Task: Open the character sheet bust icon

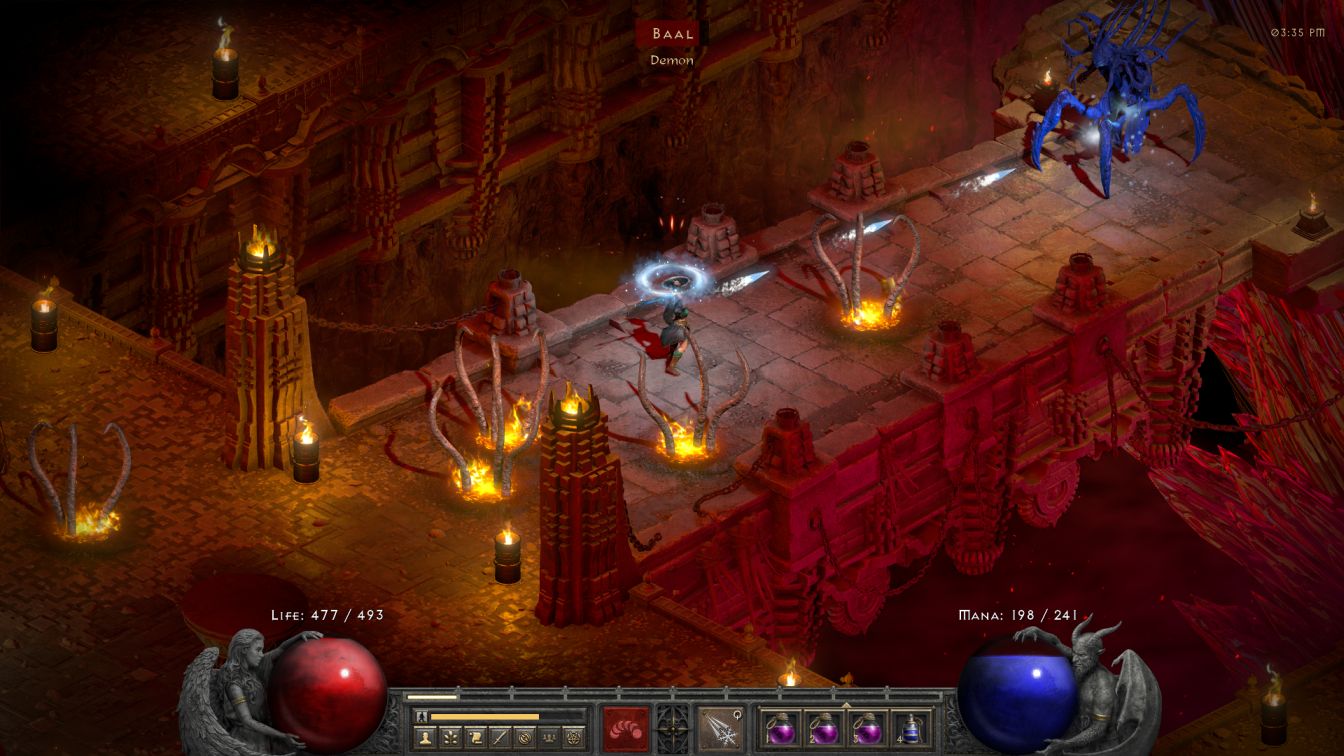Action: (x=426, y=738)
